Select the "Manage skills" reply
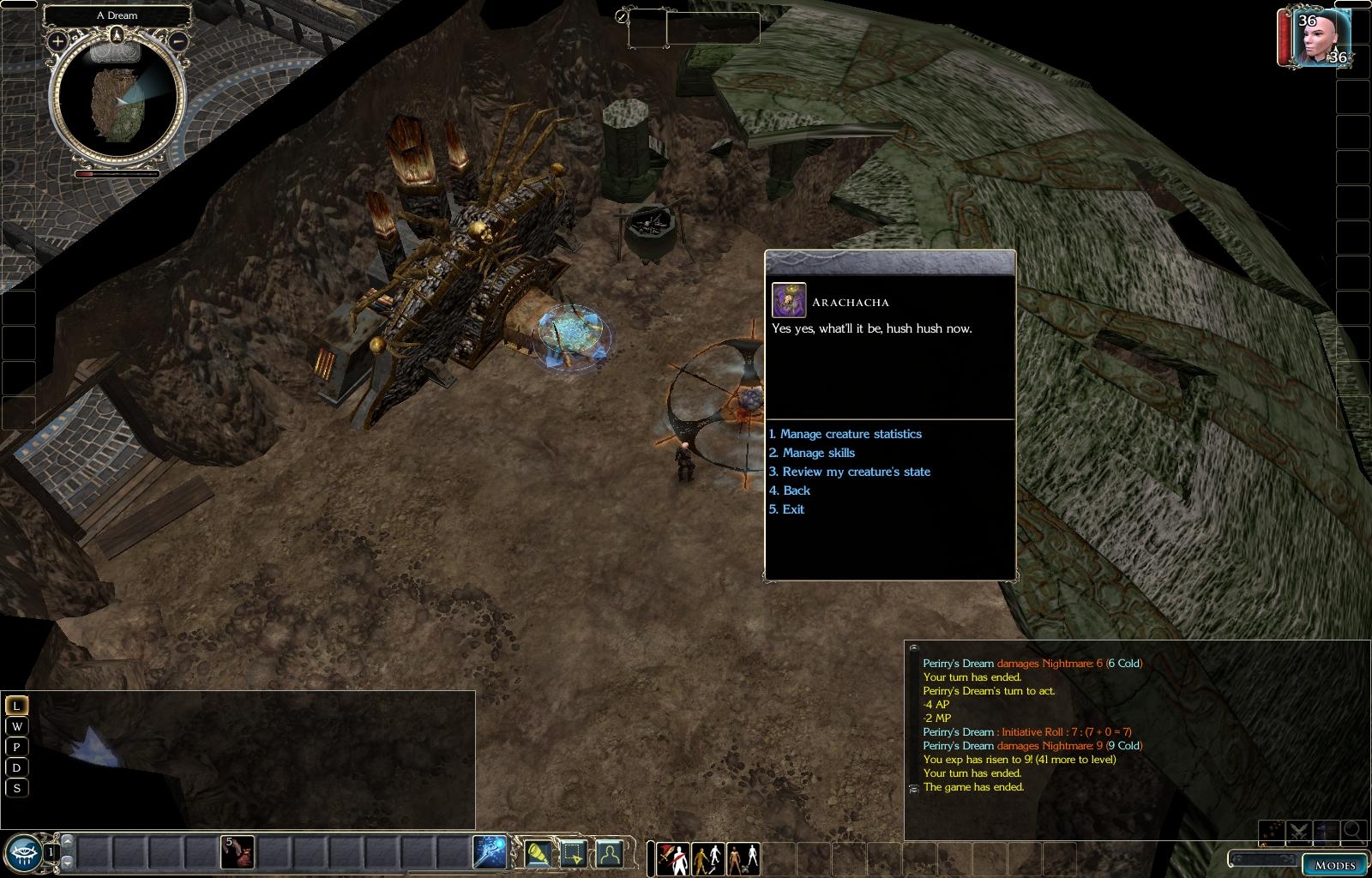The height and width of the screenshot is (878, 1372). point(817,453)
